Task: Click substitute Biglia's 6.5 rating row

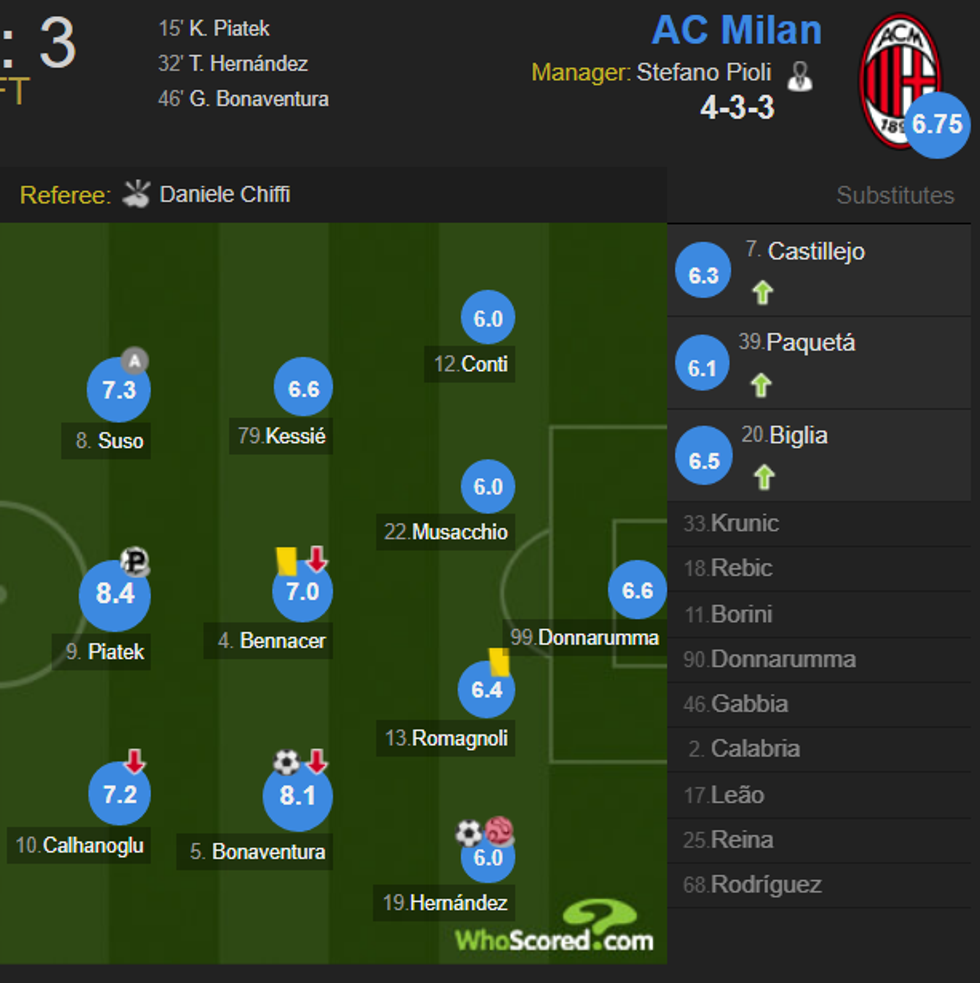Action: click(798, 436)
